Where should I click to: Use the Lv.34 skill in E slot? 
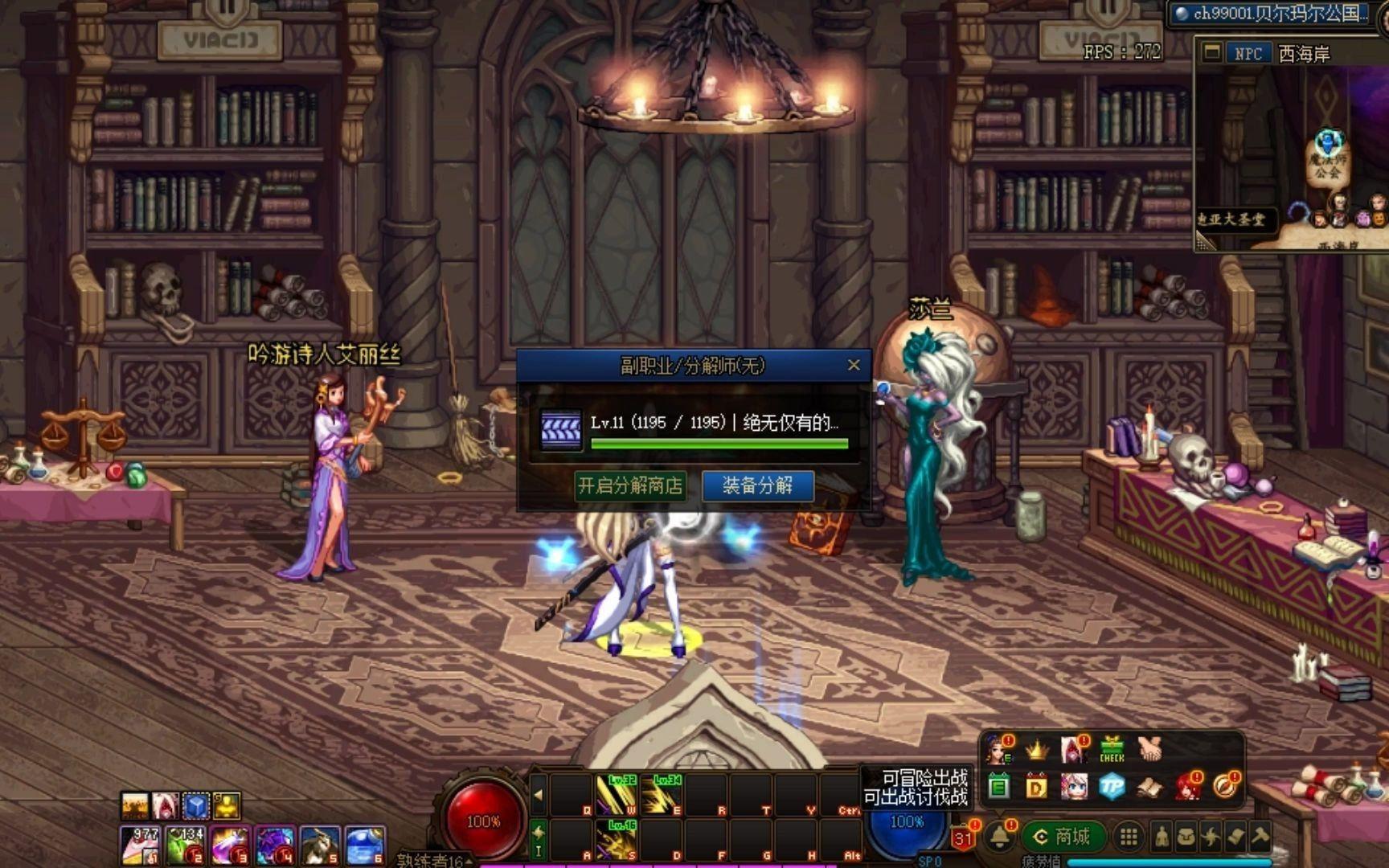665,794
